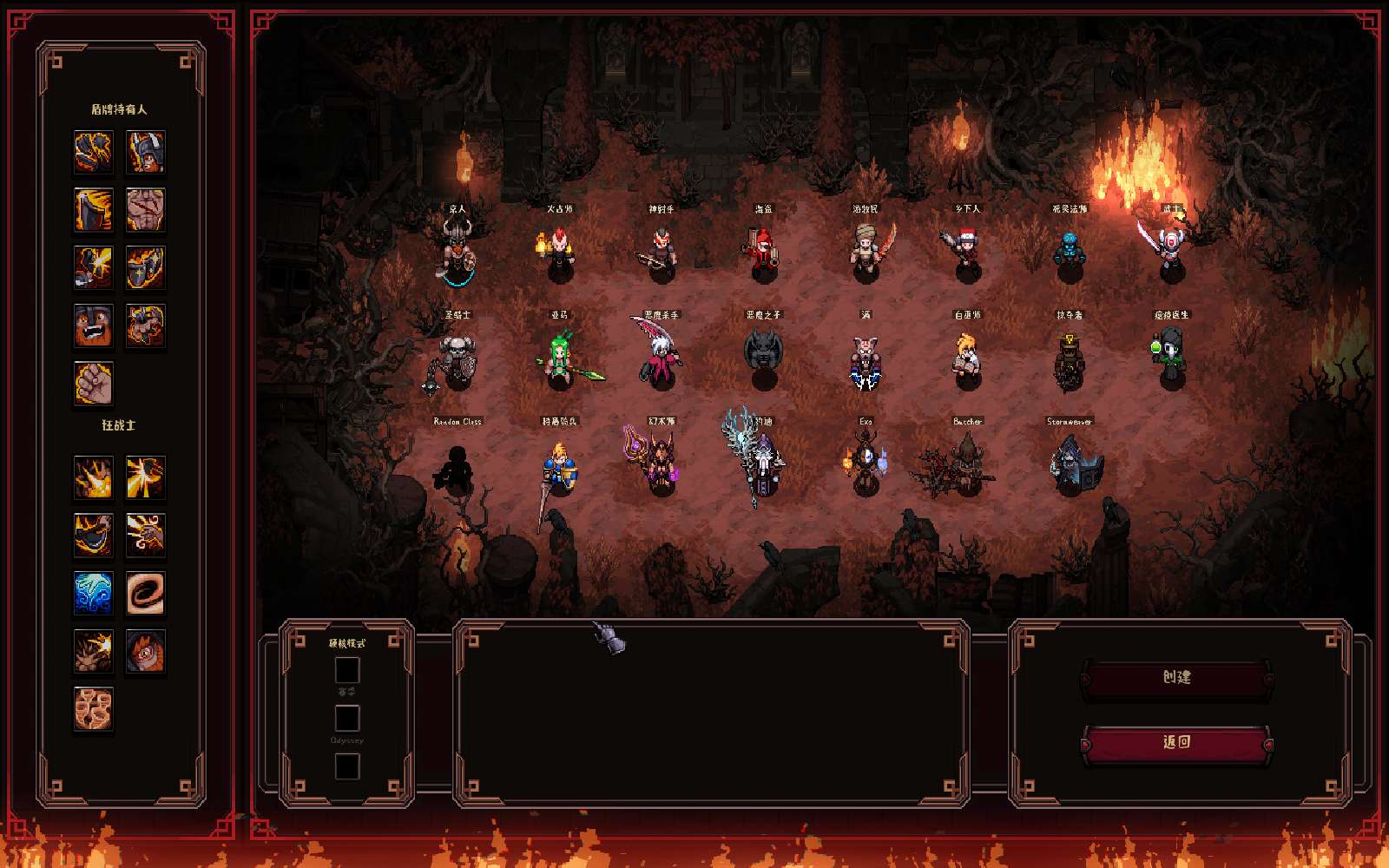This screenshot has height=868, width=1389.
Task: Select the tornado skill icon in 狂战士 section
Action: (x=146, y=593)
